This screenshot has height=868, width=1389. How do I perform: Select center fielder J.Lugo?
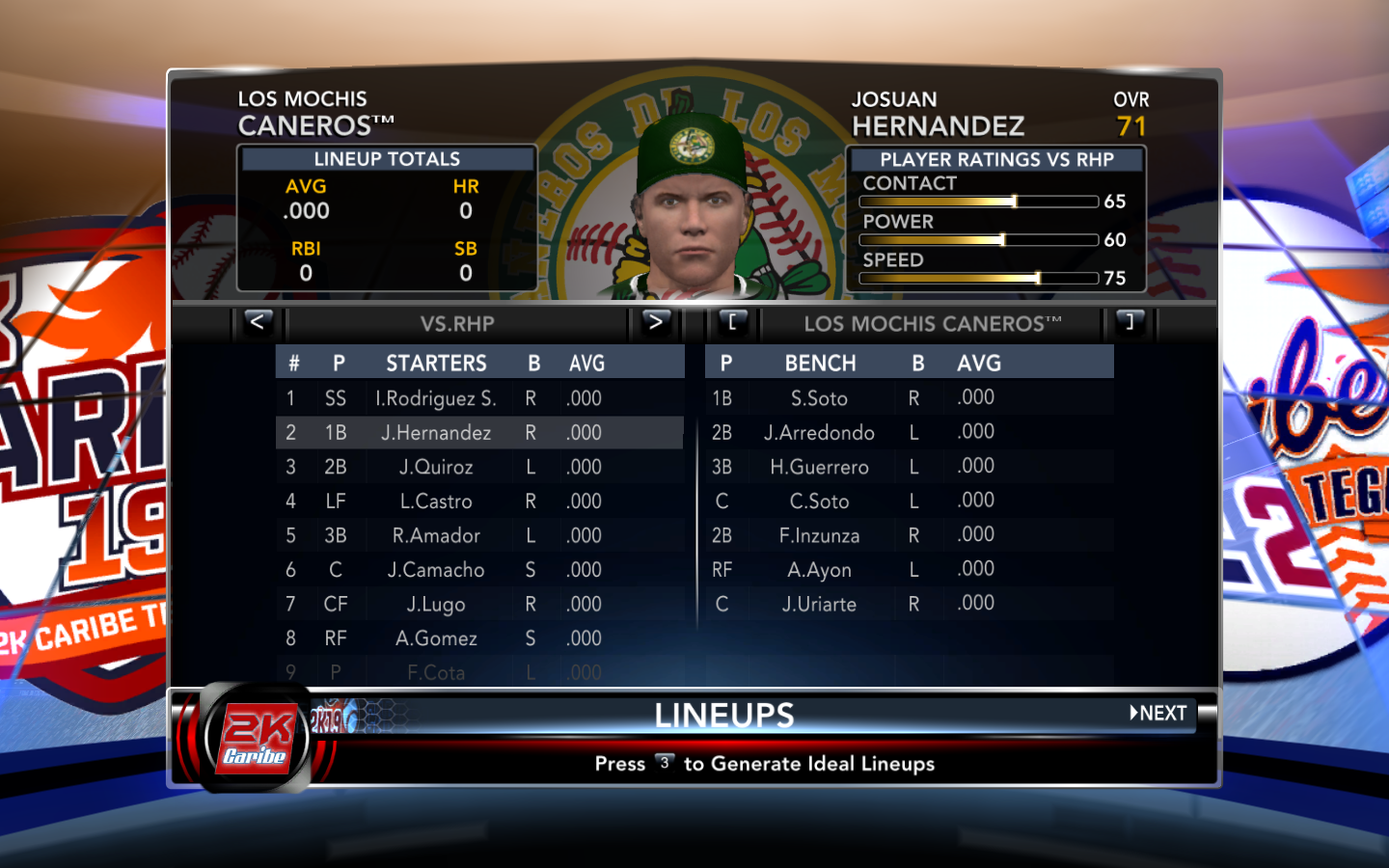pos(436,605)
